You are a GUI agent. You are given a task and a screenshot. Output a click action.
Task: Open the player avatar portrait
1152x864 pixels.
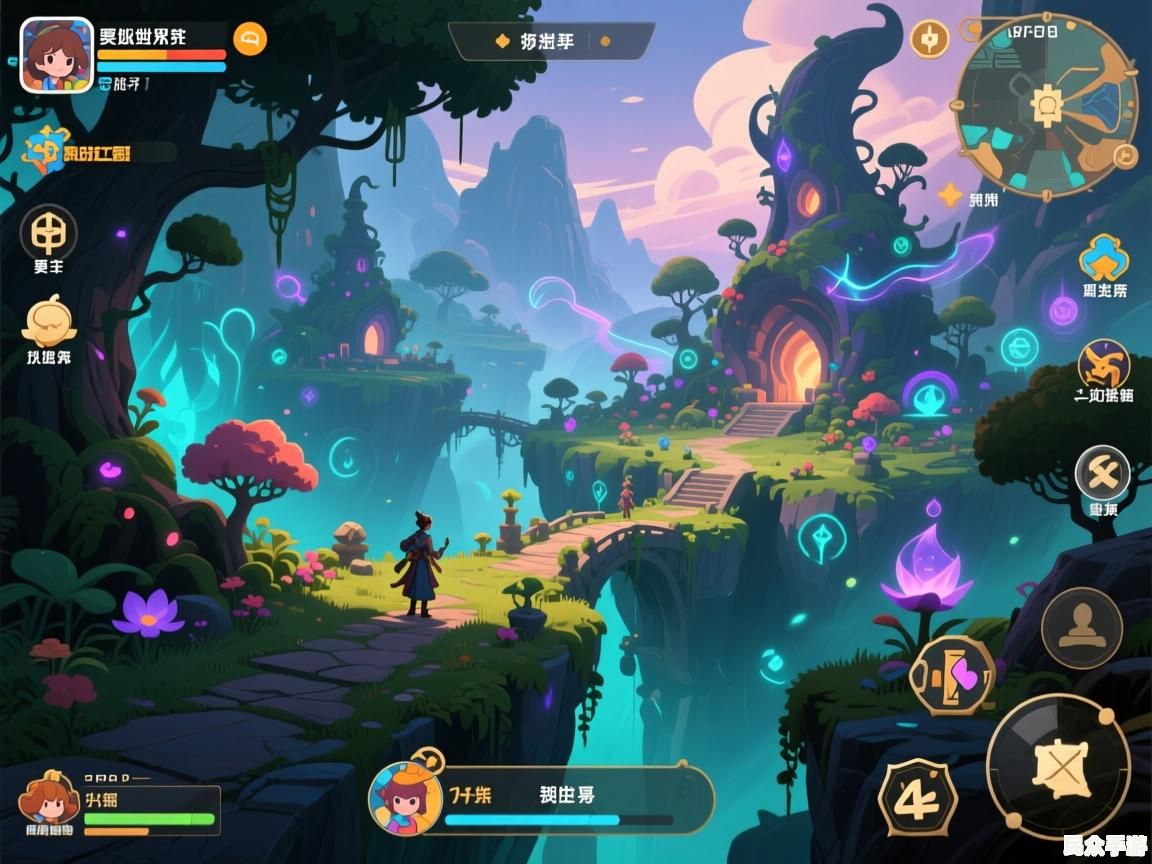pos(57,55)
